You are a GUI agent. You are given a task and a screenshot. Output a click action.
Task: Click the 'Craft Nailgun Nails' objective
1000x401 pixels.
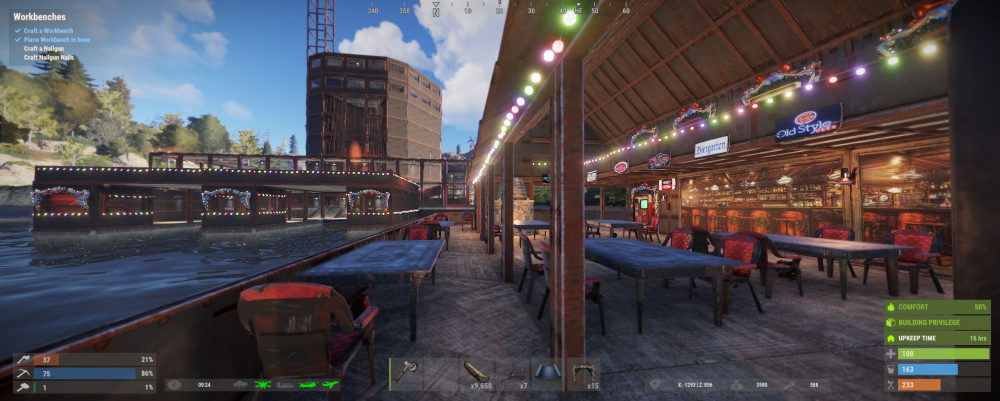[x=50, y=57]
